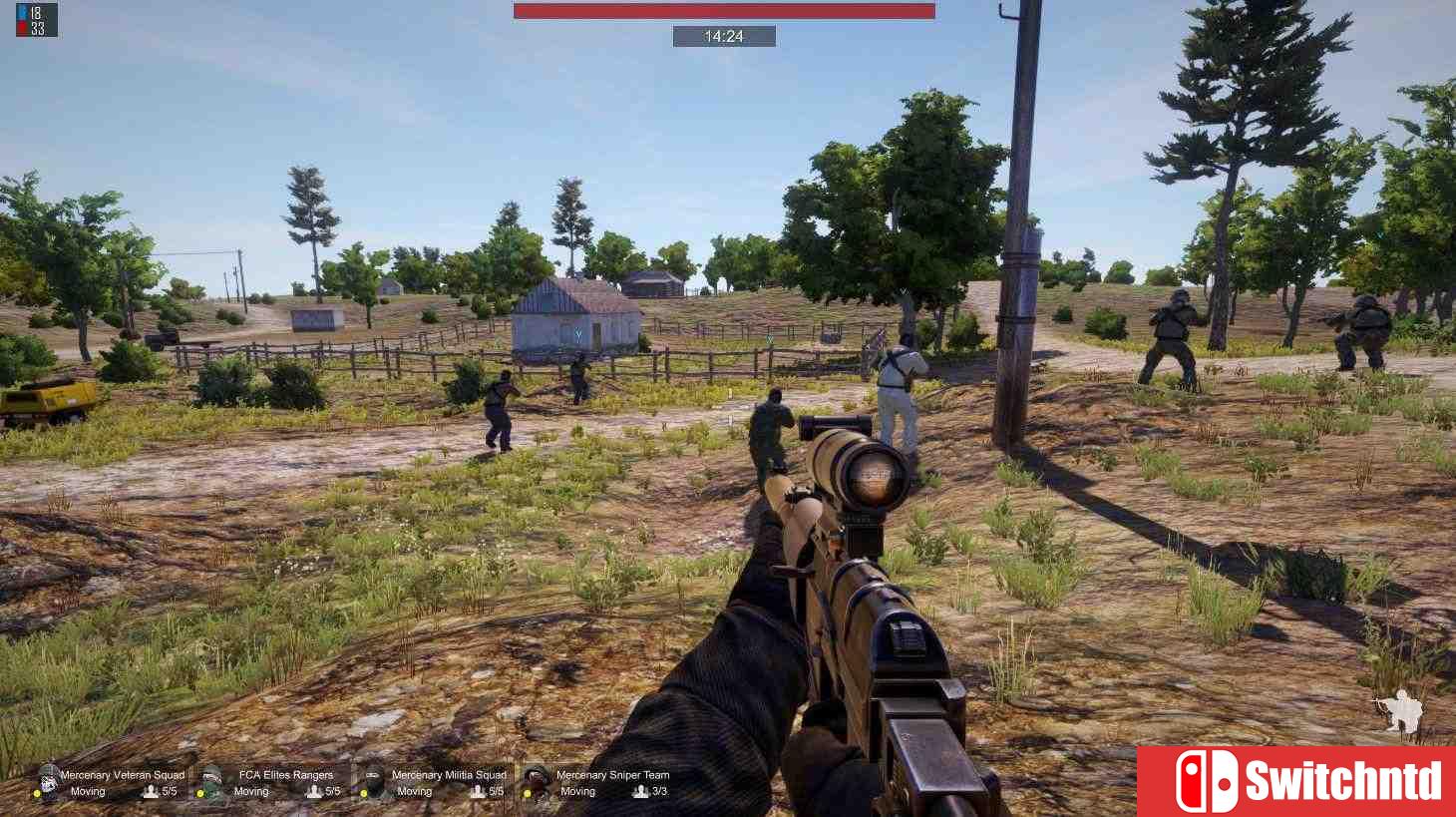Viewport: 1456px width, 817px height.
Task: Select the Mercenary Veteran Squad portrait icon
Action: 46,782
